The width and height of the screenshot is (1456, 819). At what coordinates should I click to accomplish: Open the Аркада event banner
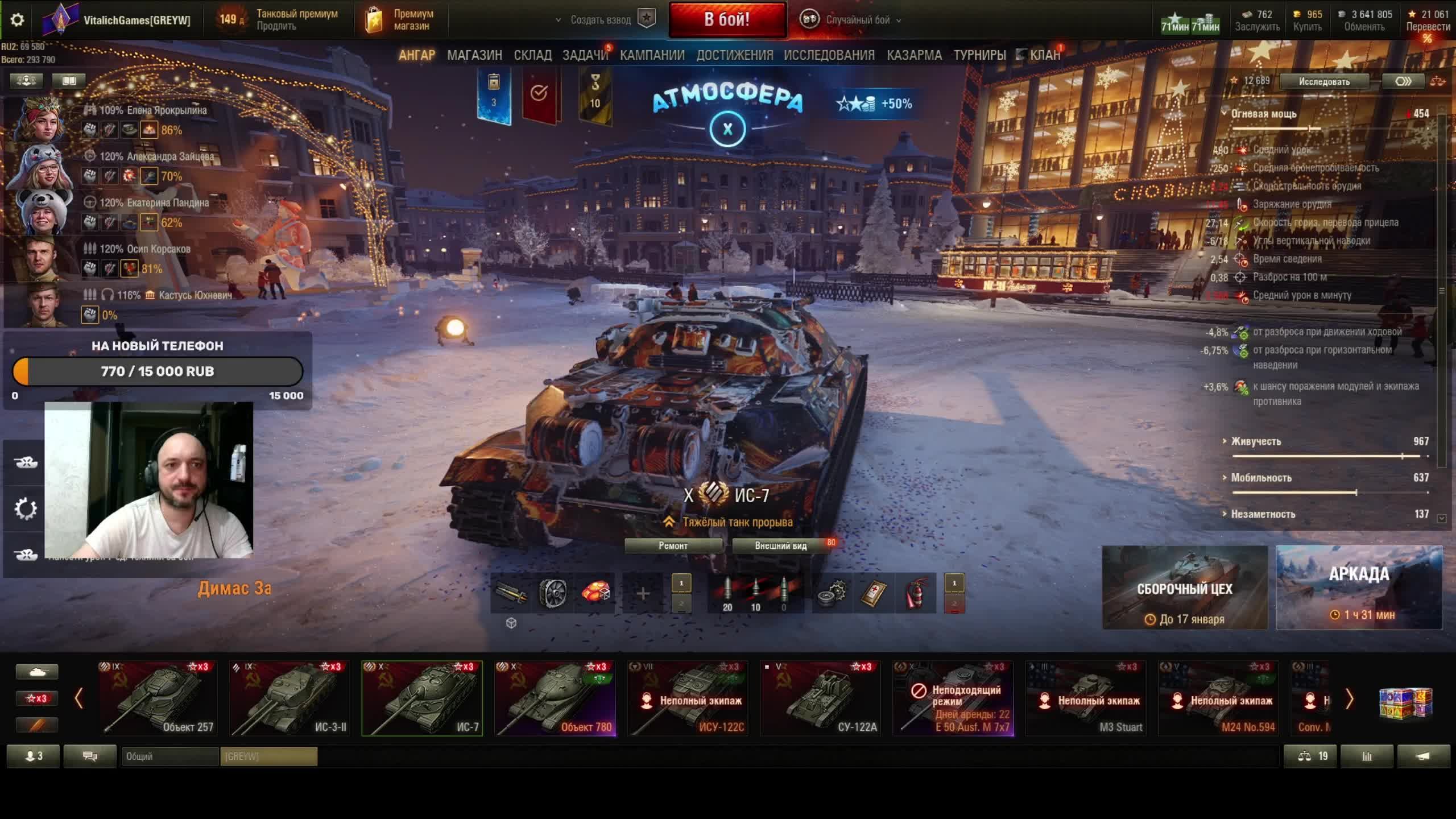pyautogui.click(x=1359, y=588)
